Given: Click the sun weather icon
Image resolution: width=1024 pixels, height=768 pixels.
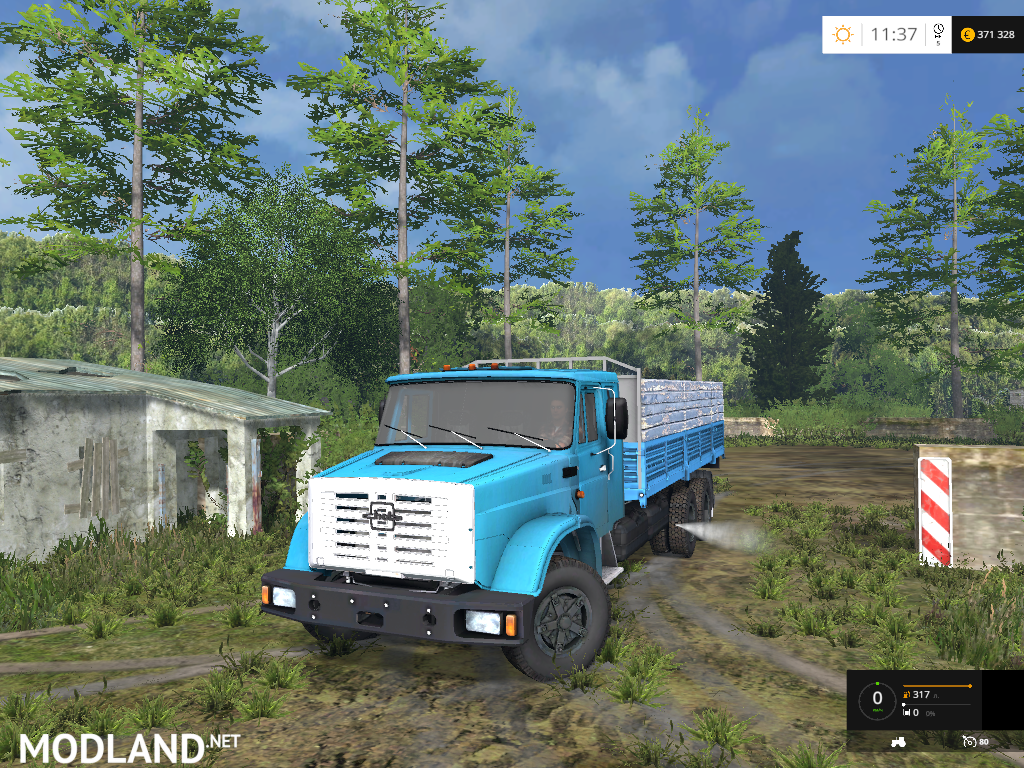Looking at the screenshot, I should [843, 35].
